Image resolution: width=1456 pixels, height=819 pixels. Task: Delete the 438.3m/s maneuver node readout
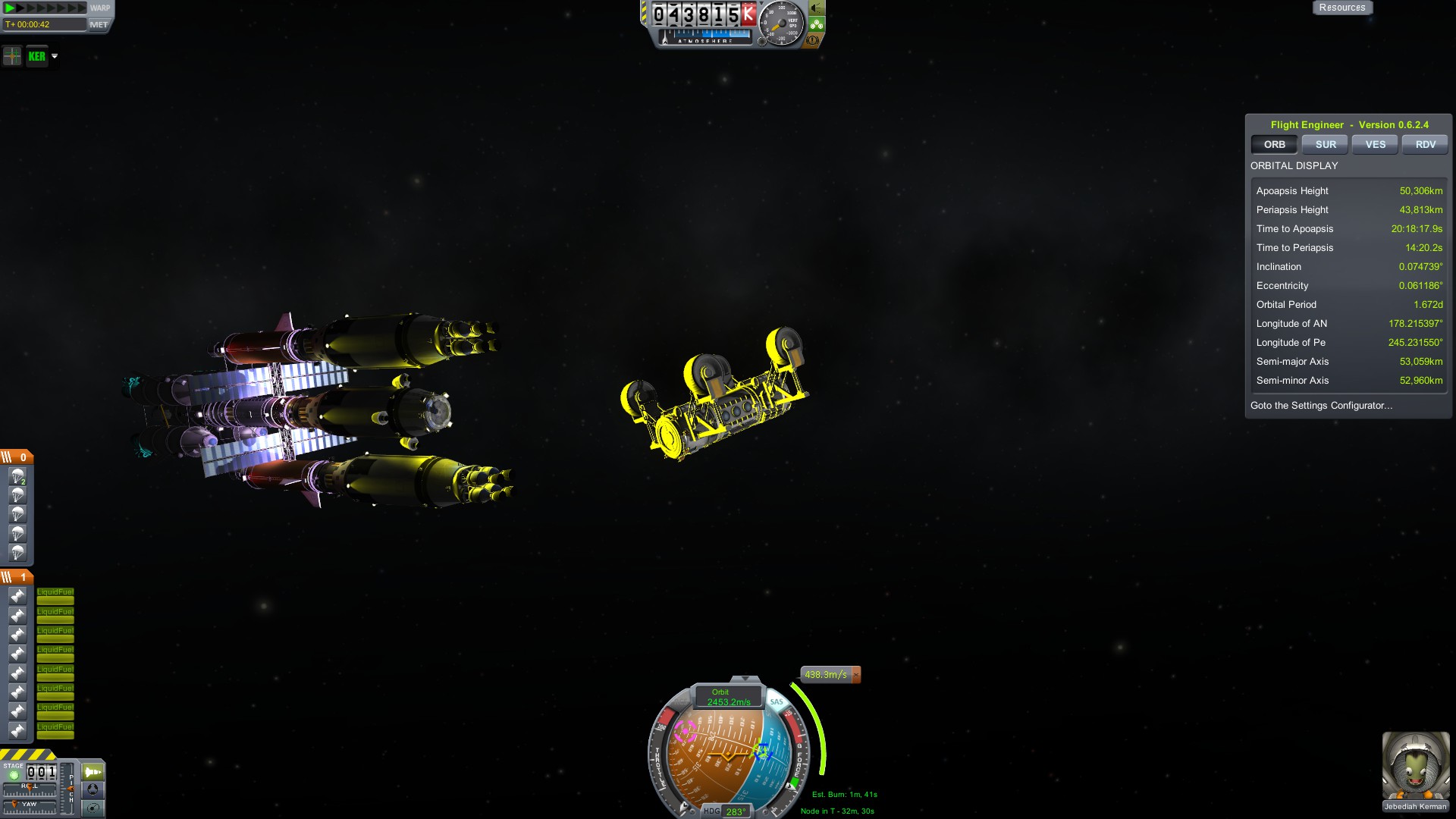(x=856, y=674)
